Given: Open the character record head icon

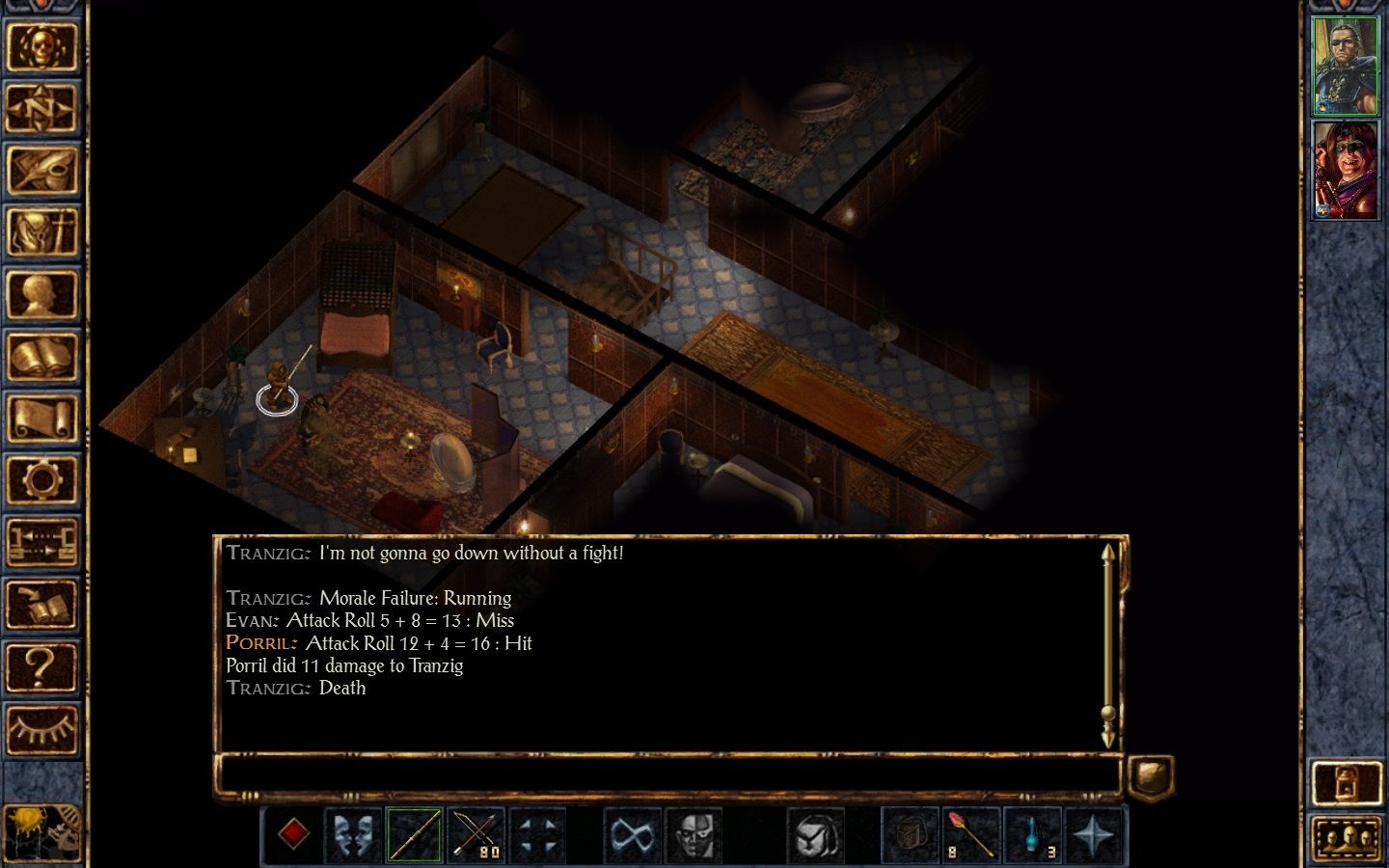Looking at the screenshot, I should click(x=41, y=294).
